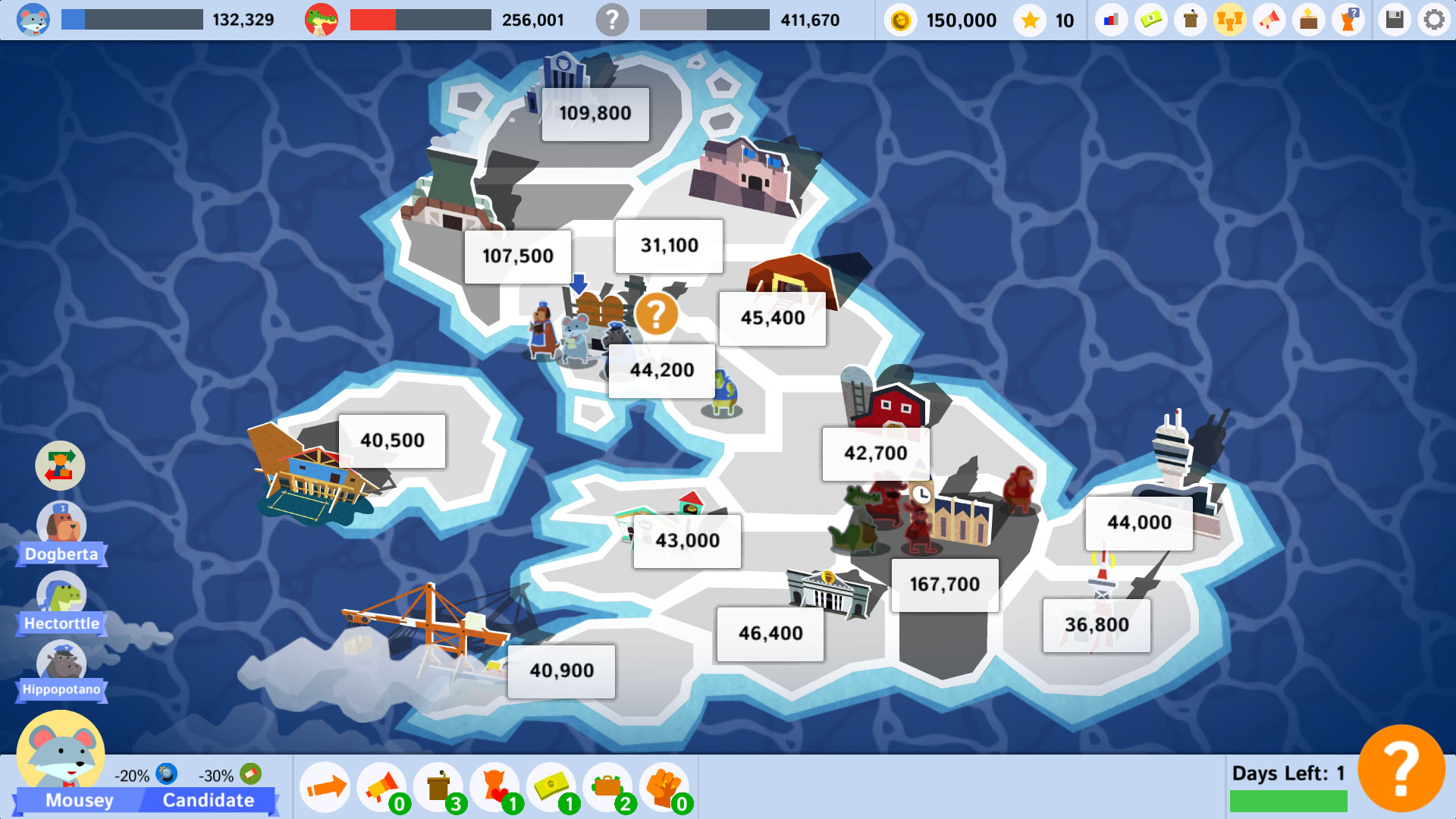Save the game with the floppy disk icon
The width and height of the screenshot is (1456, 819).
[1394, 20]
